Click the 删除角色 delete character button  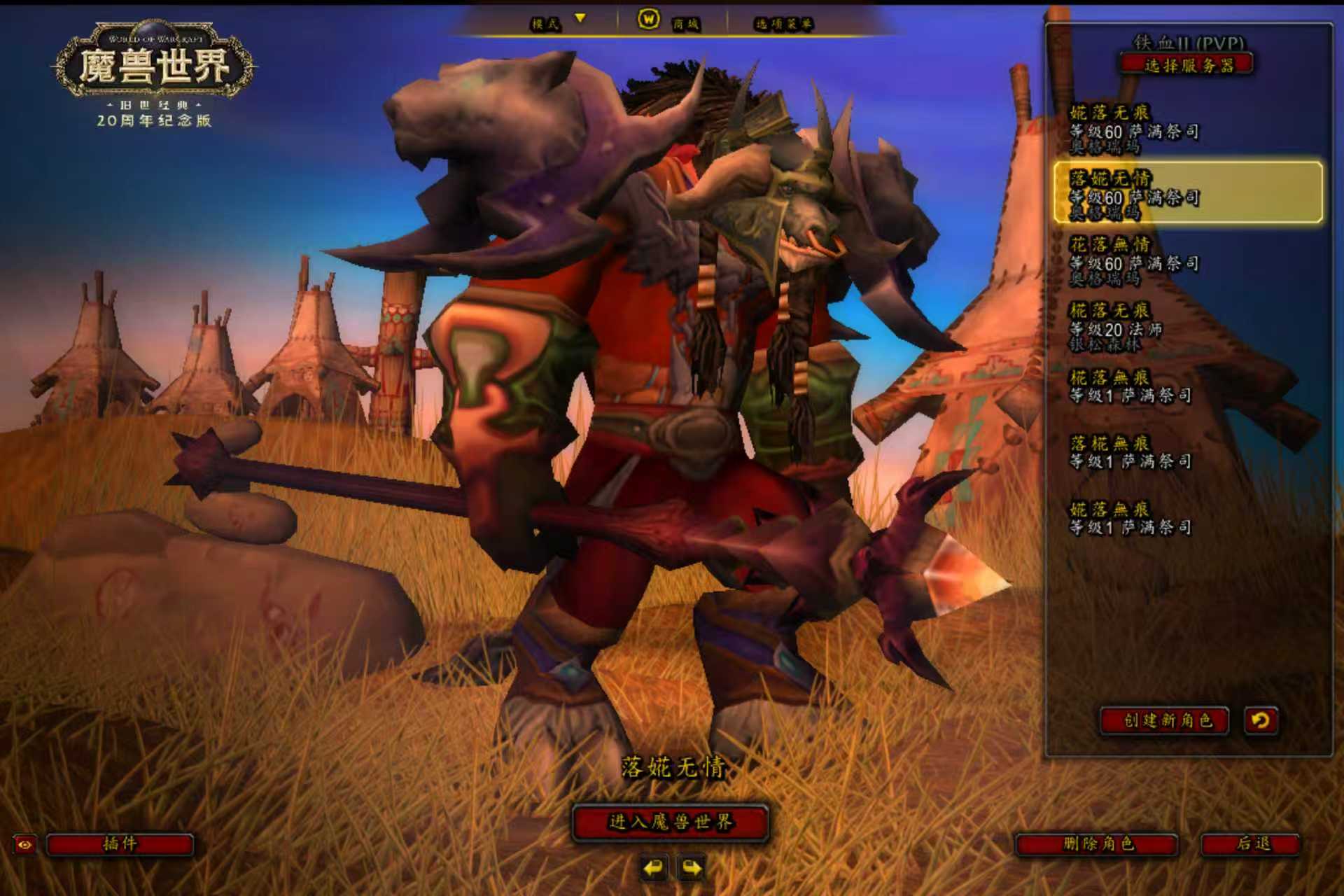[x=1097, y=844]
